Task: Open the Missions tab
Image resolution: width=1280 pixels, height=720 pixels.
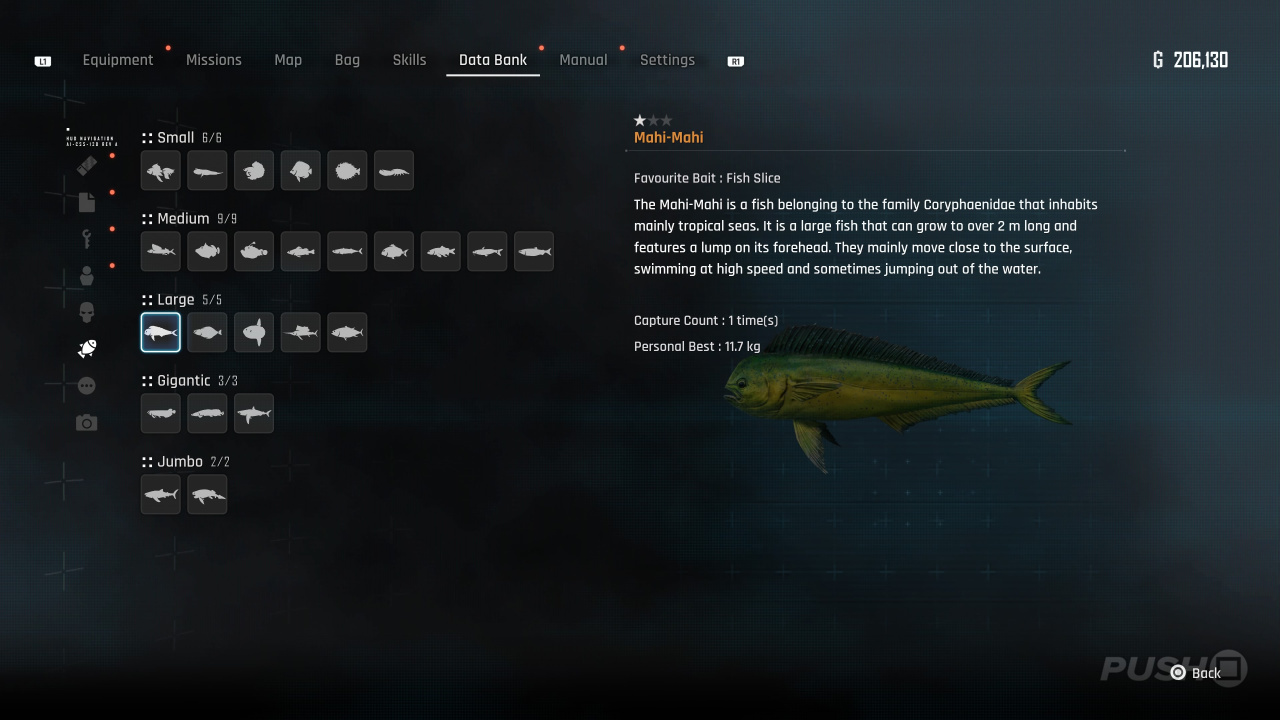Action: click(214, 60)
